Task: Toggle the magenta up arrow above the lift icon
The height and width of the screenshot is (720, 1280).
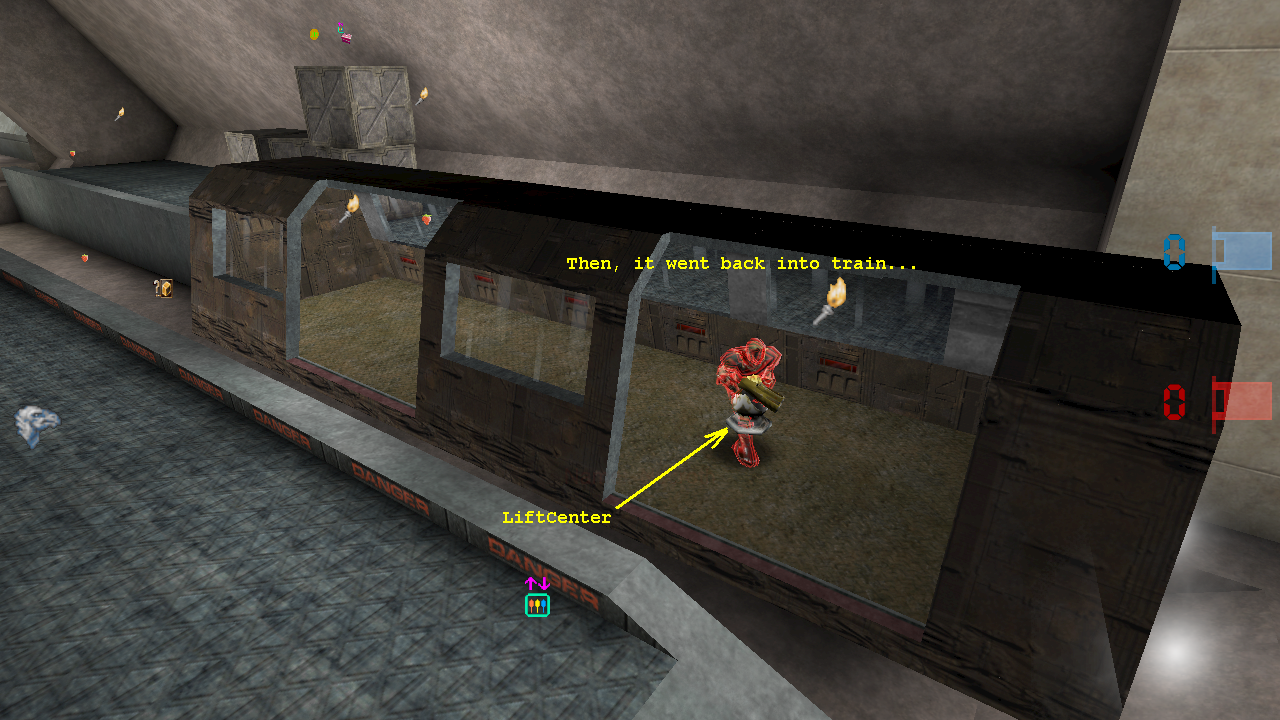Action: click(x=533, y=582)
